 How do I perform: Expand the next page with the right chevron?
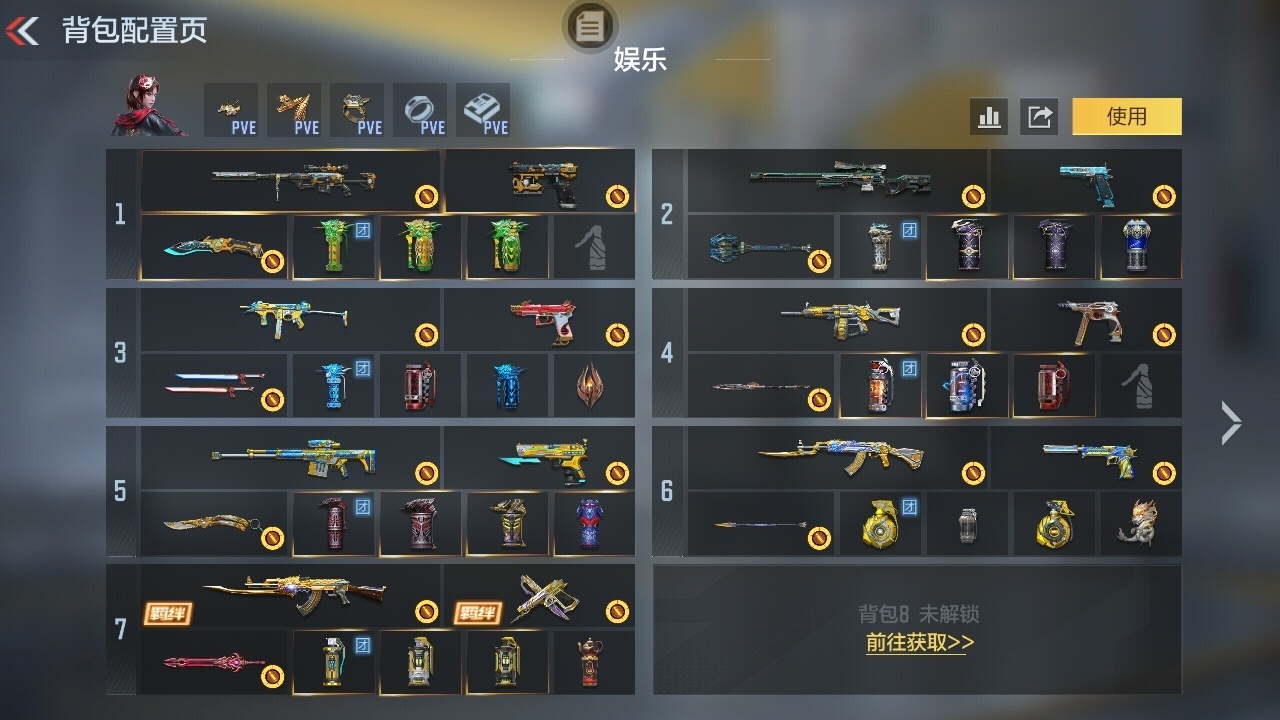coord(1231,422)
